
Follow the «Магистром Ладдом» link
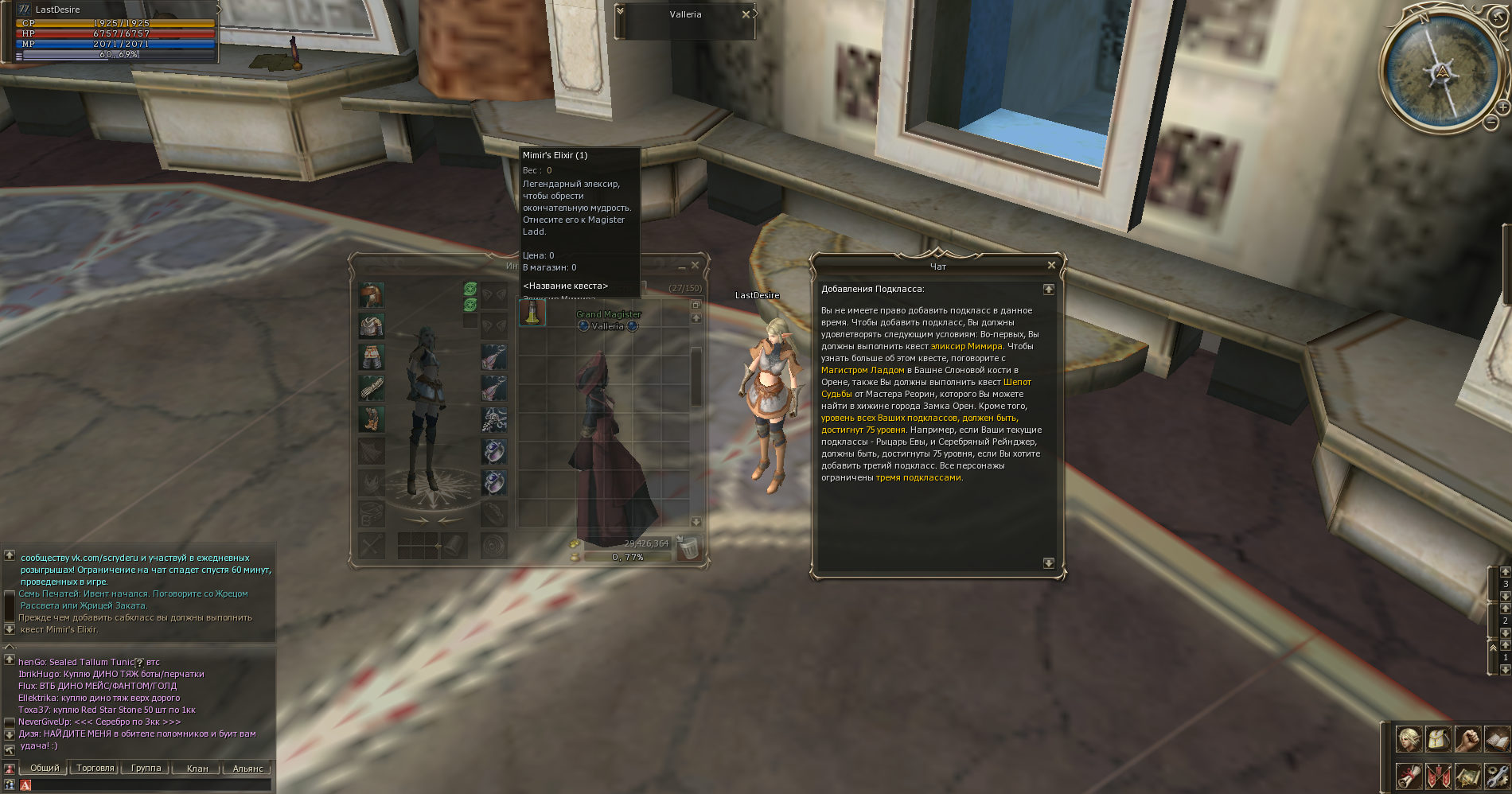[863, 371]
